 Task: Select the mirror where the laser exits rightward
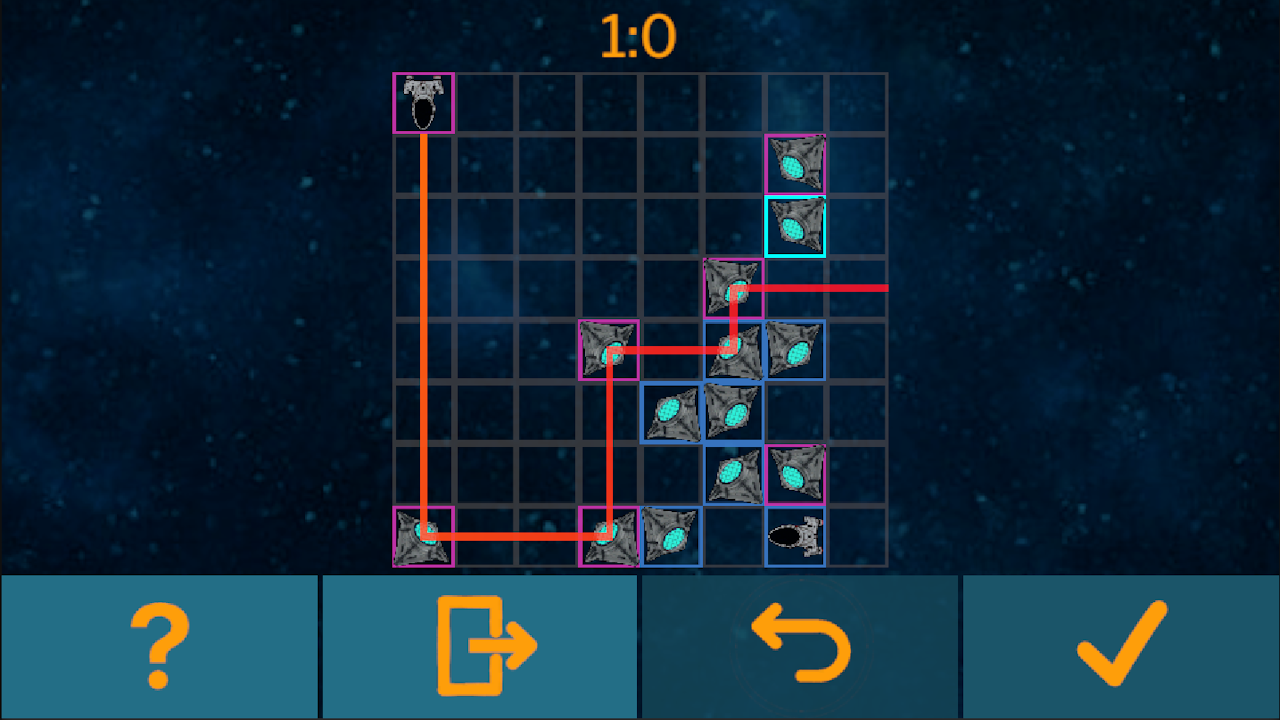(x=733, y=288)
